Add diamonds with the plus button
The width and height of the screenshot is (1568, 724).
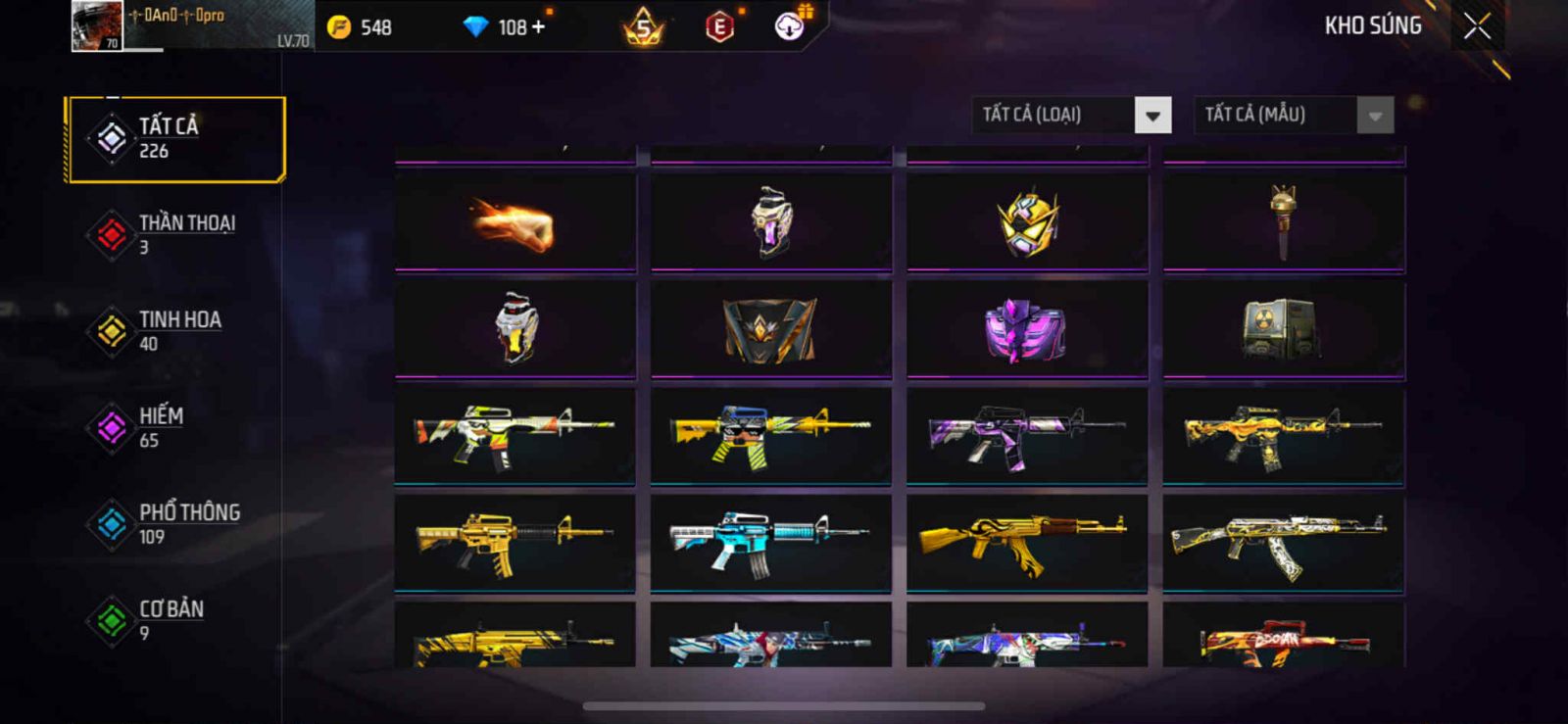tap(538, 26)
